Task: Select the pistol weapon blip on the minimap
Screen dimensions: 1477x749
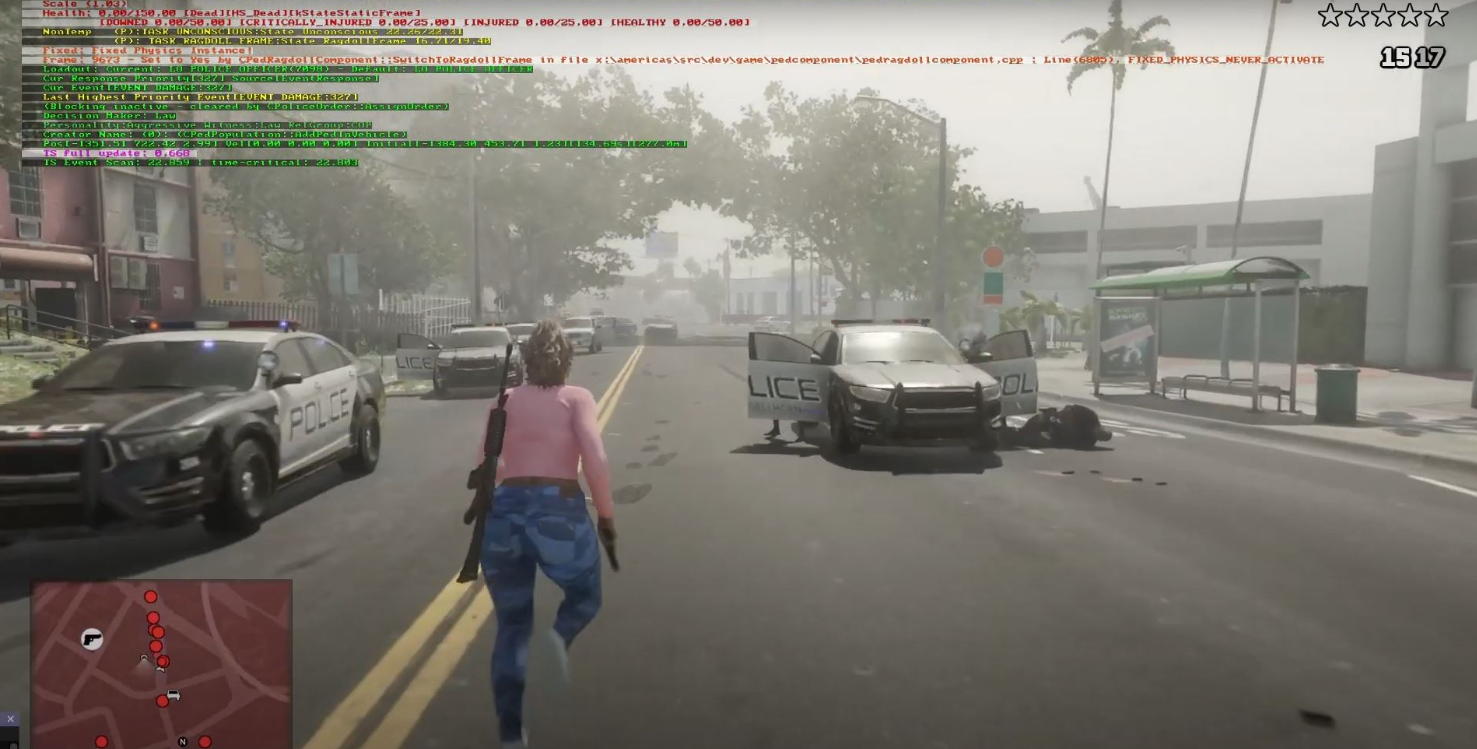Action: pyautogui.click(x=91, y=639)
